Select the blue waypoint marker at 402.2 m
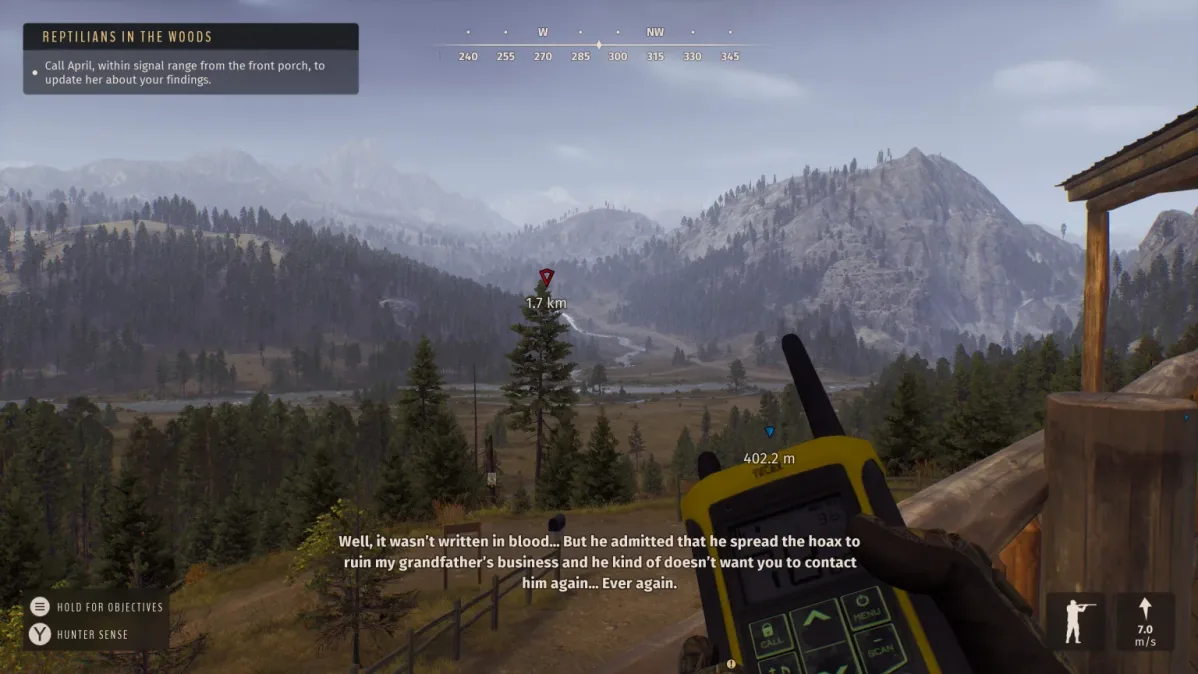The width and height of the screenshot is (1198, 674). pos(769,432)
